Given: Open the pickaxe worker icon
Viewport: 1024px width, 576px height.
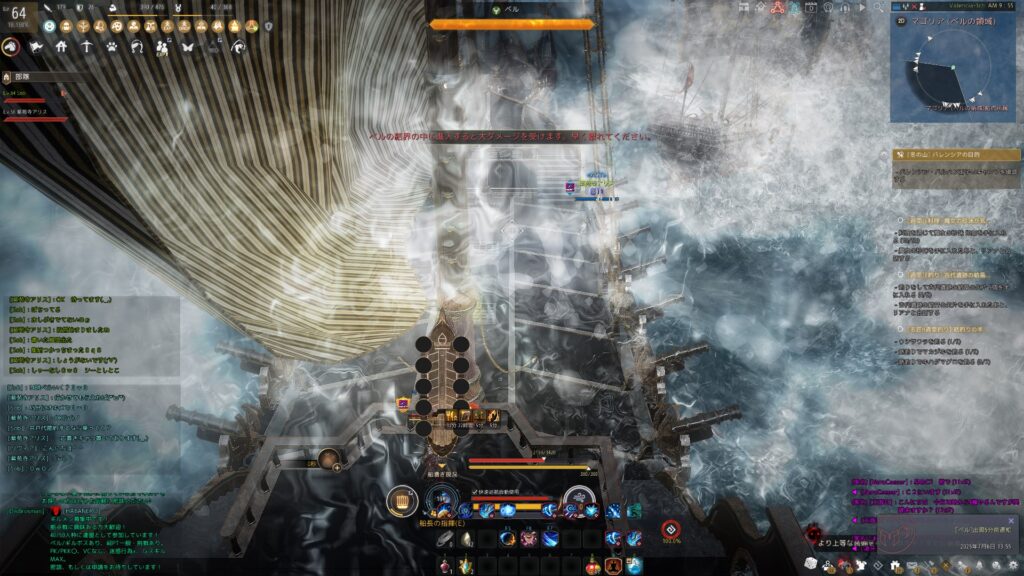Looking at the screenshot, I should click(86, 46).
